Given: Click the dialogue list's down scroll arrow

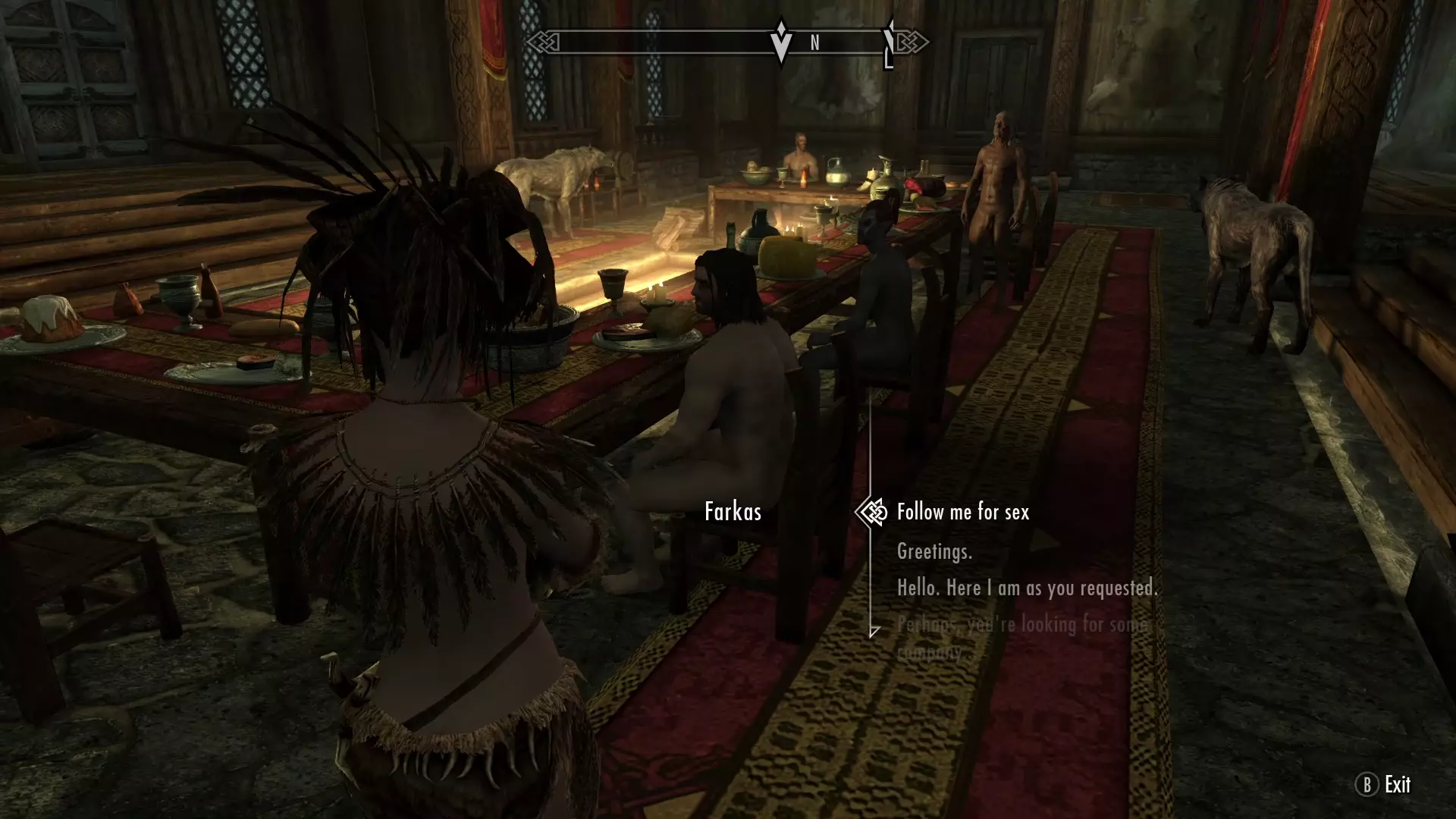Looking at the screenshot, I should (x=874, y=632).
